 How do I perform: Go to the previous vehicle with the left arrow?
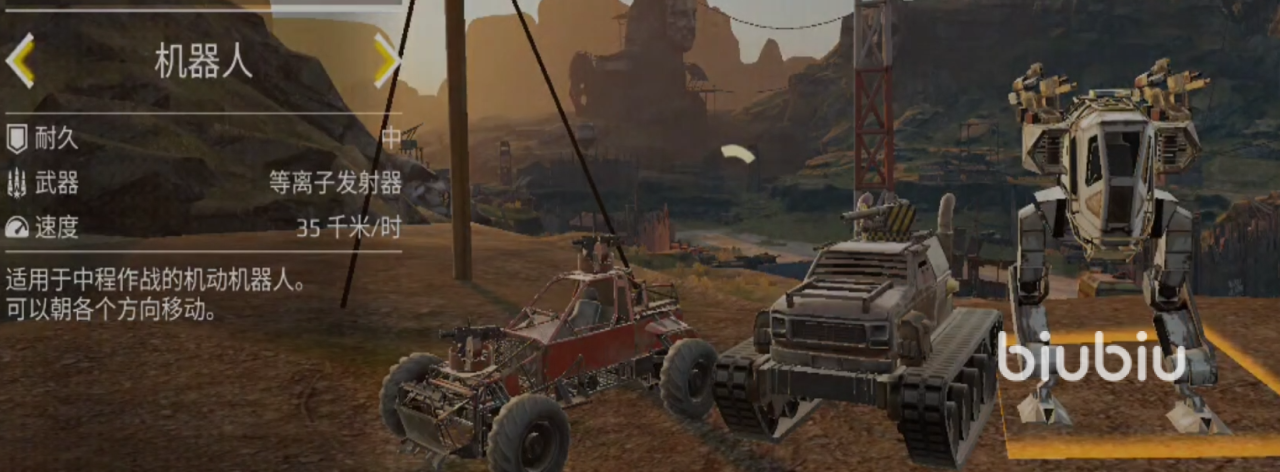(x=20, y=60)
